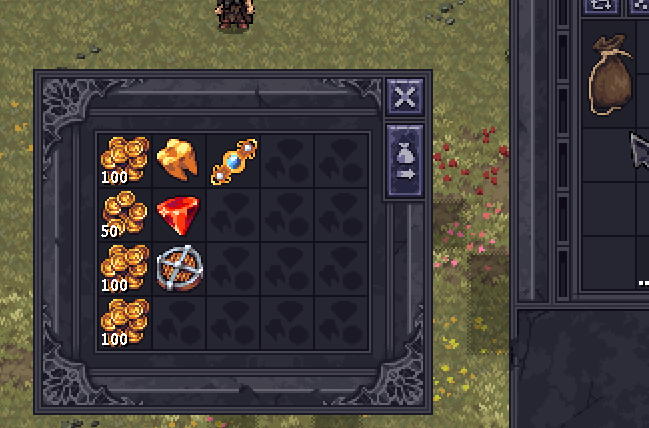Take all items with the bag arrow button
Viewport: 649px width, 428px height.
tap(404, 162)
